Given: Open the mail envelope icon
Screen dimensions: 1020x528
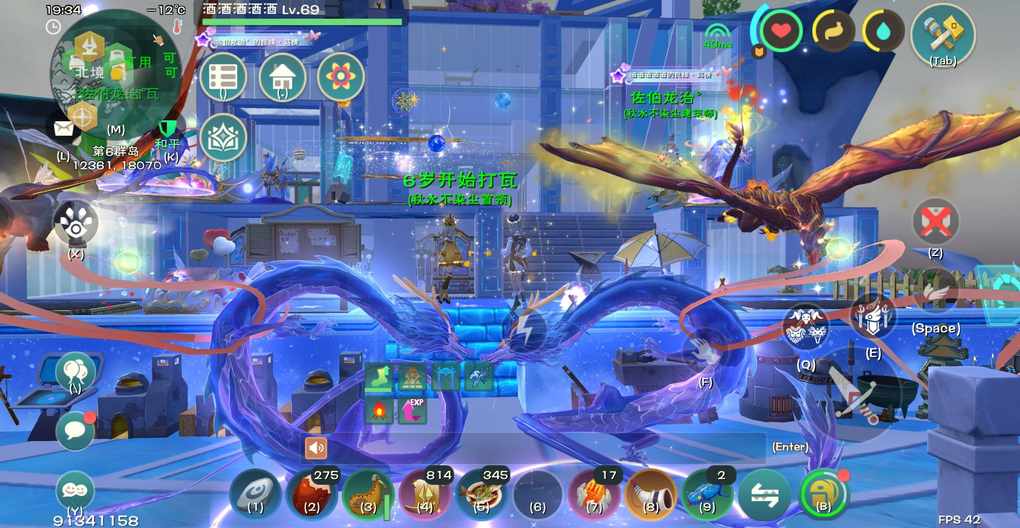Looking at the screenshot, I should [64, 129].
